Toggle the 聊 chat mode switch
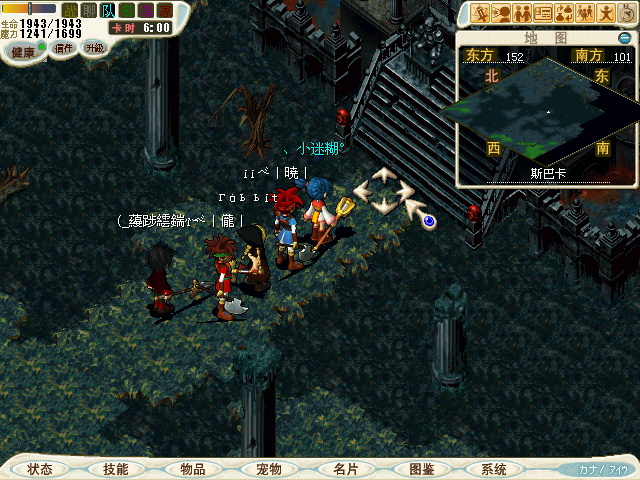640x480 pixels. point(89,10)
